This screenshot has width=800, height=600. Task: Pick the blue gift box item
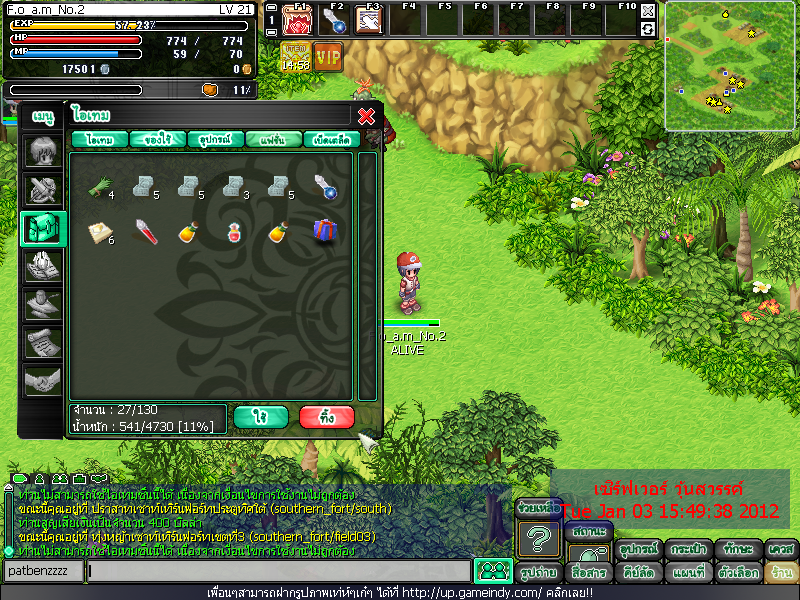click(325, 231)
